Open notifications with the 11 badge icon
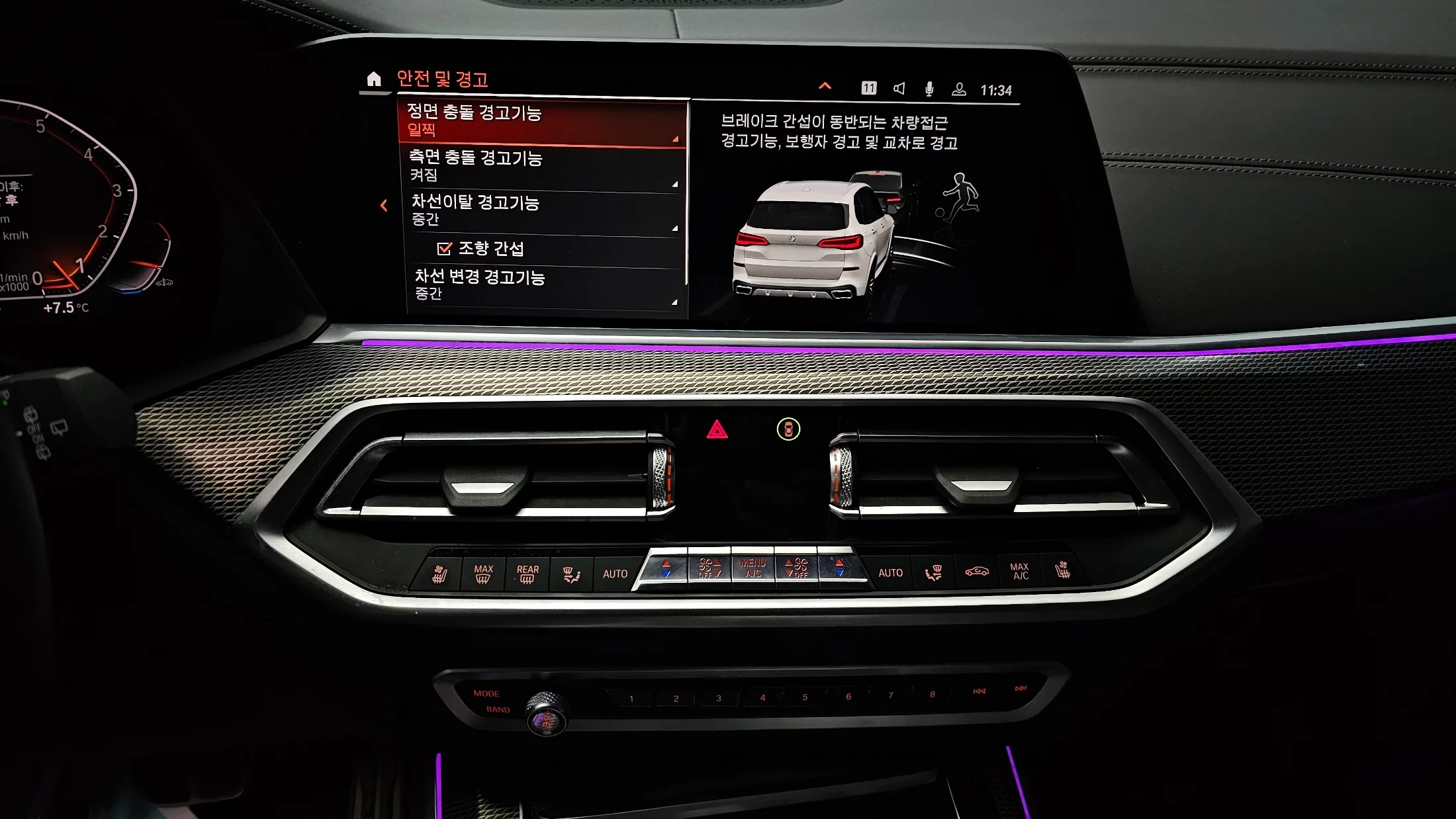The width and height of the screenshot is (1456, 819). 868,88
